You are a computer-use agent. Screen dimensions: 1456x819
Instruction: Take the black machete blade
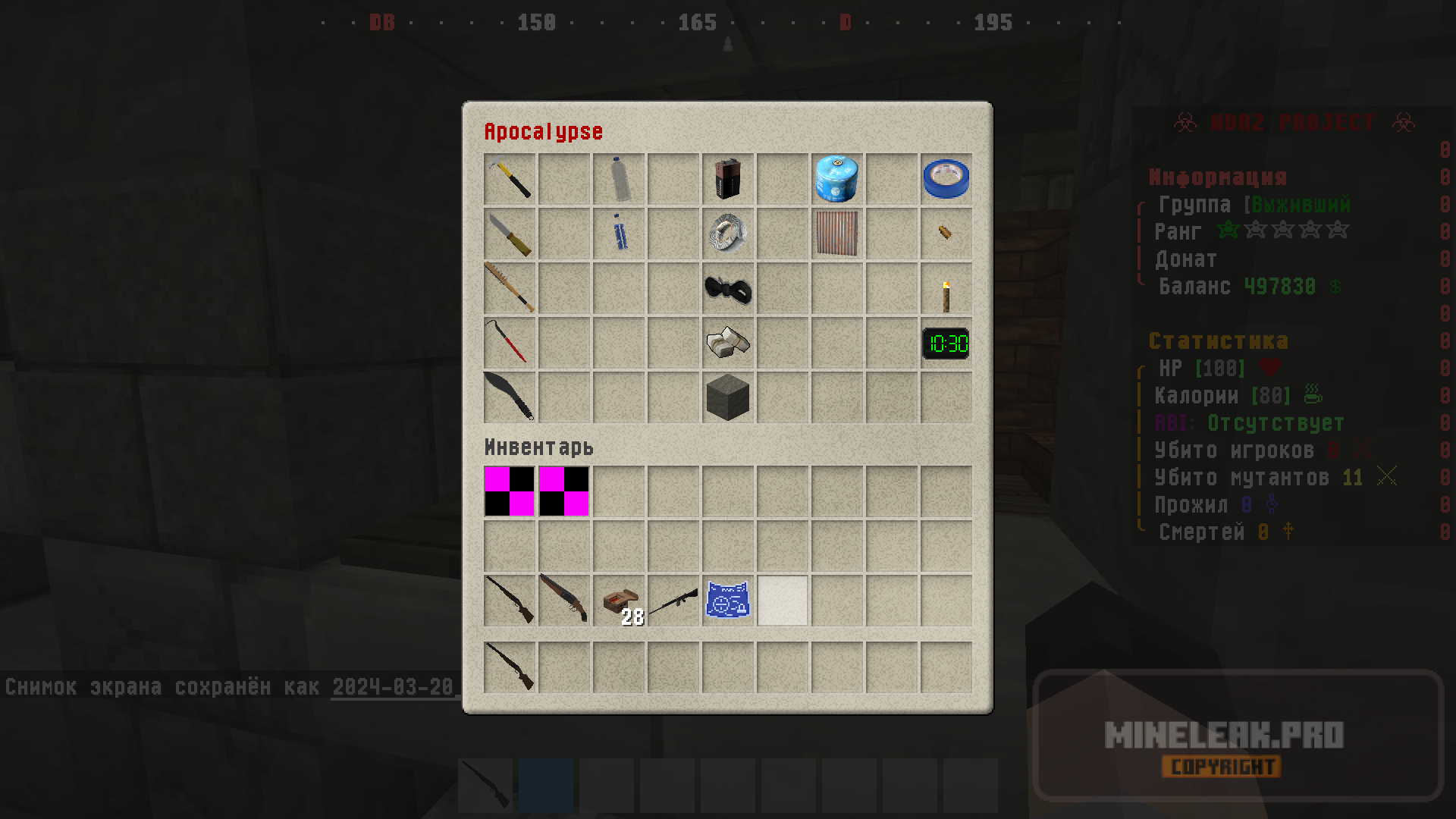(x=510, y=397)
